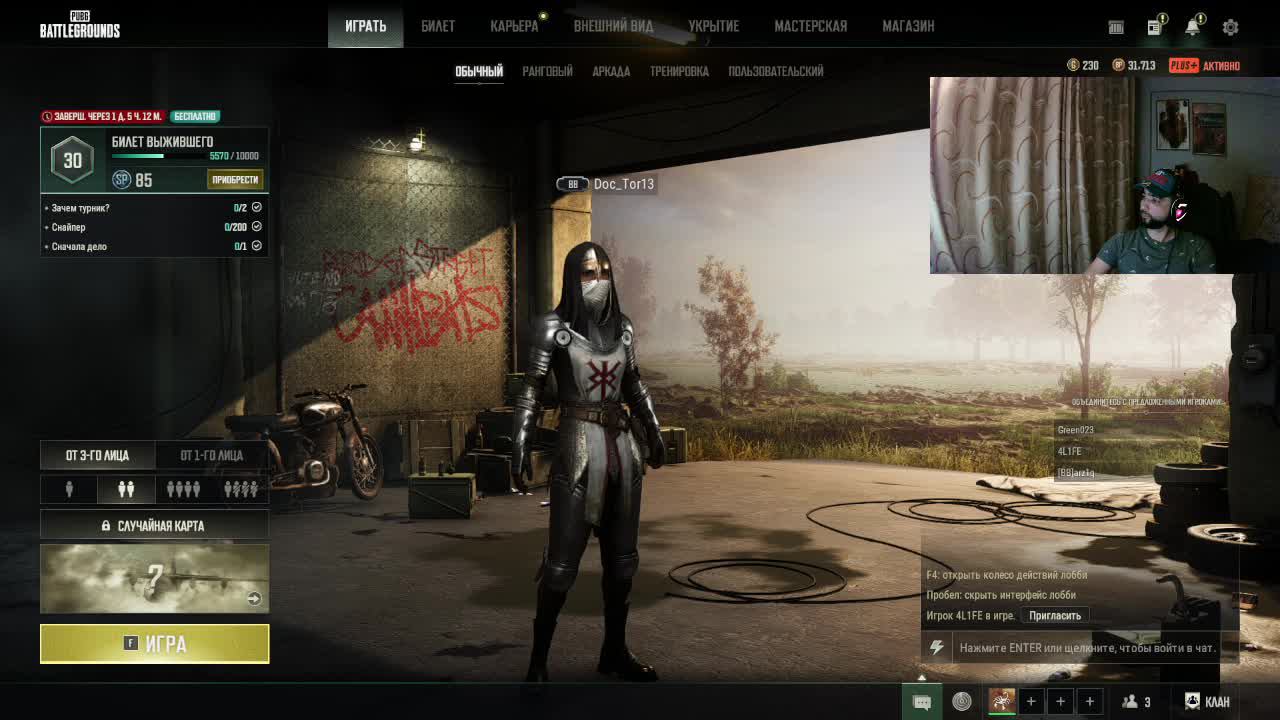Viewport: 1280px width, 720px height.
Task: Switch to the КАРЬЕРА tab
Action: point(514,26)
